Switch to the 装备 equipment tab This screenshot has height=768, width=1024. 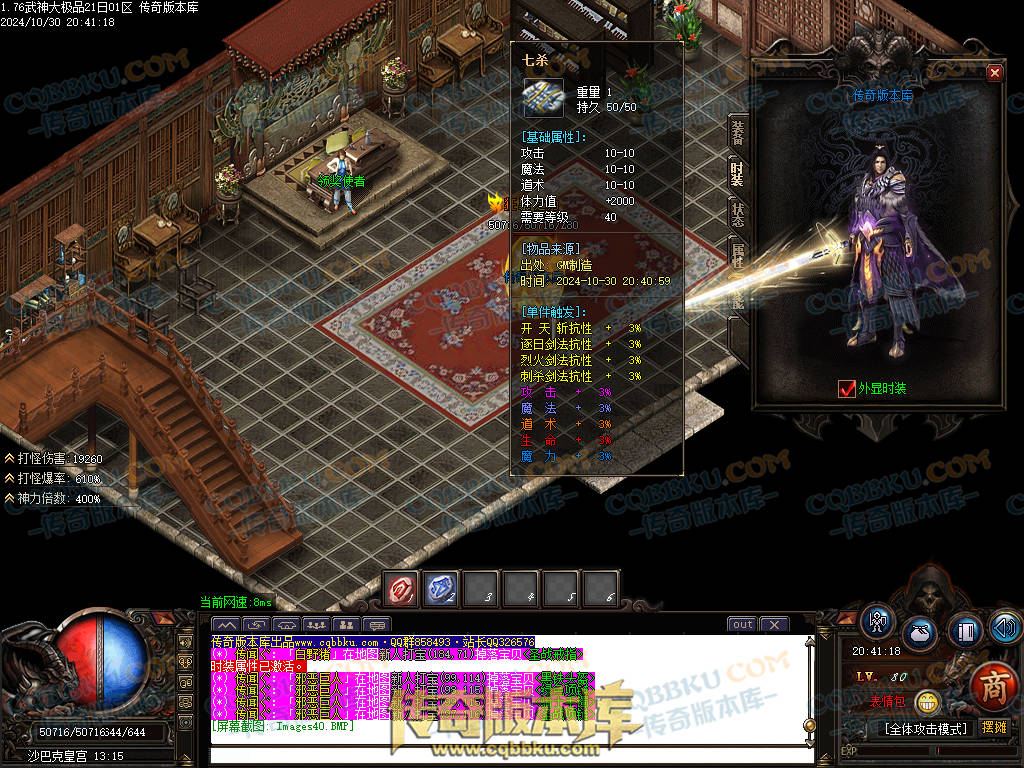point(737,131)
